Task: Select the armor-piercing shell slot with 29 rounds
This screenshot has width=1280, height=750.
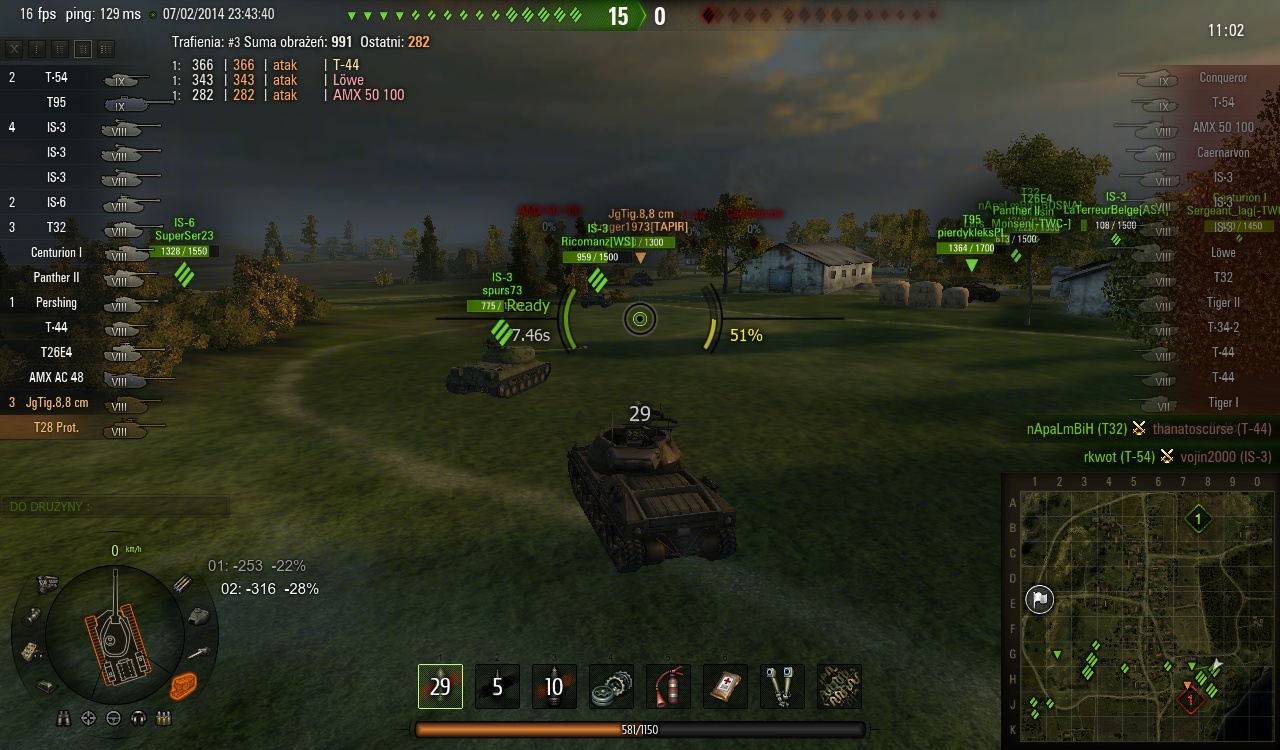Action: [440, 687]
